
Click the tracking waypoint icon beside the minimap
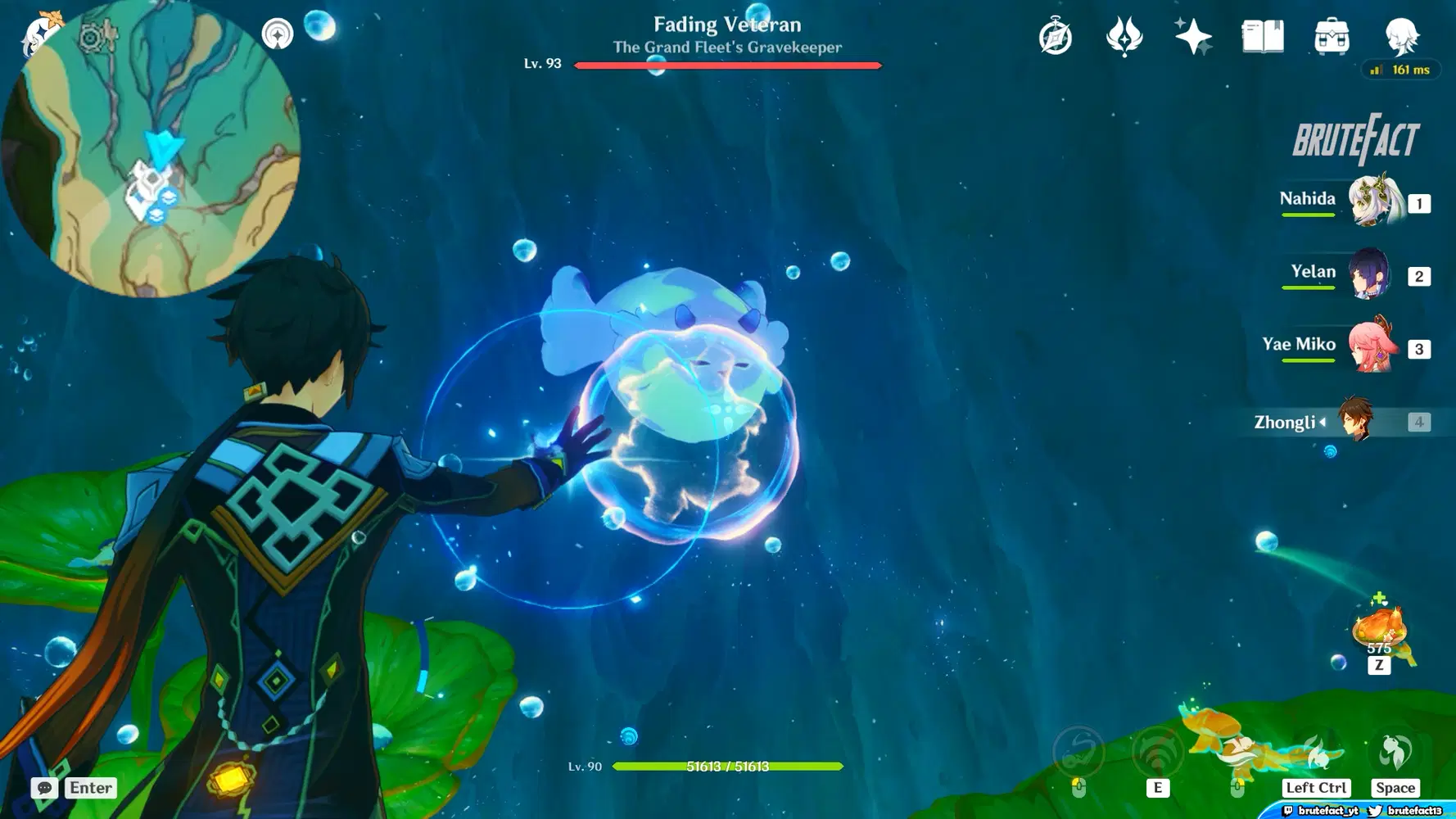[279, 34]
